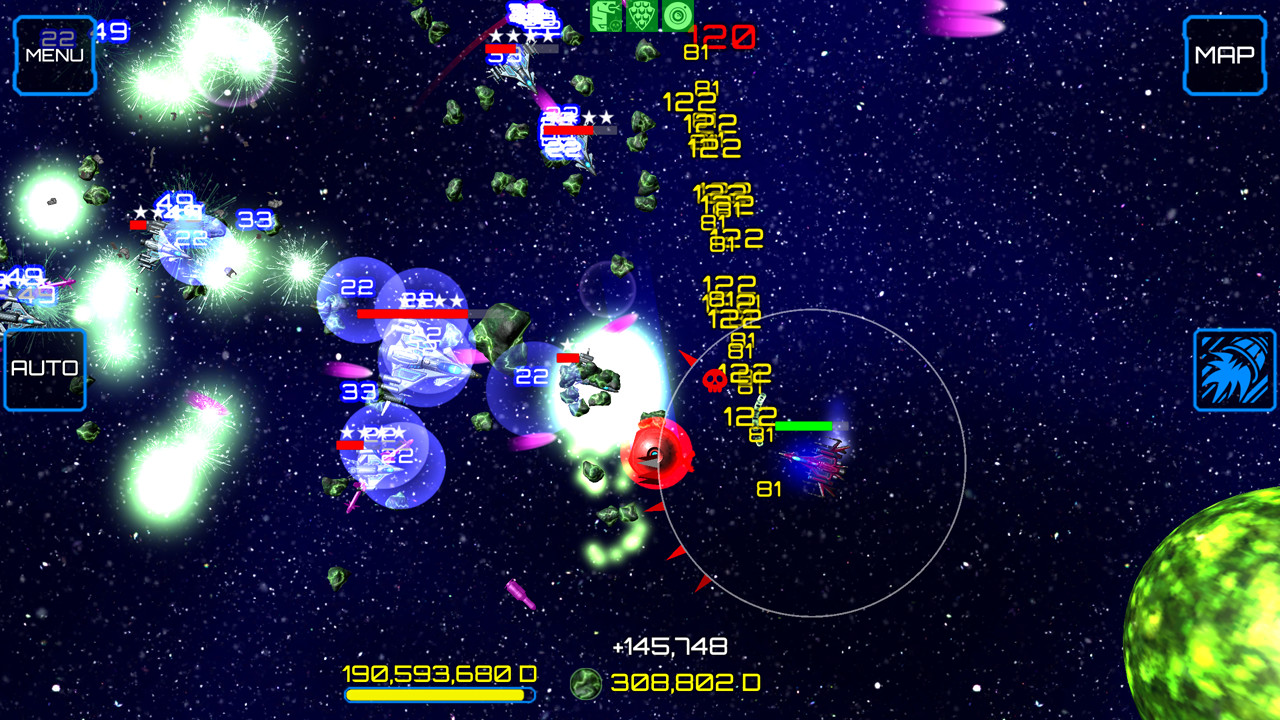Image resolution: width=1280 pixels, height=720 pixels.
Task: Click the 190,593,680 D credits total
Action: click(438, 674)
